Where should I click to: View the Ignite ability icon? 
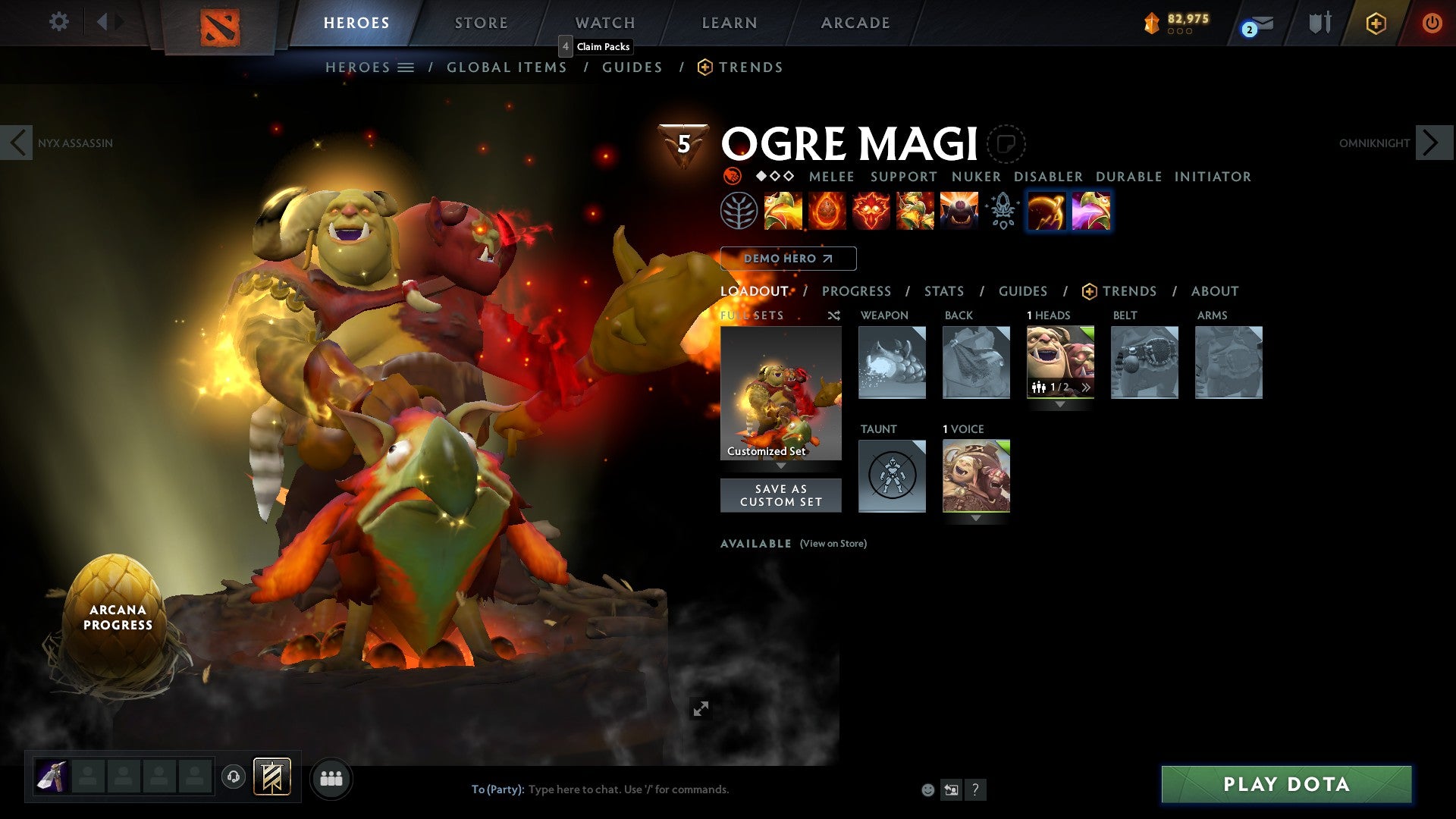pos(827,211)
